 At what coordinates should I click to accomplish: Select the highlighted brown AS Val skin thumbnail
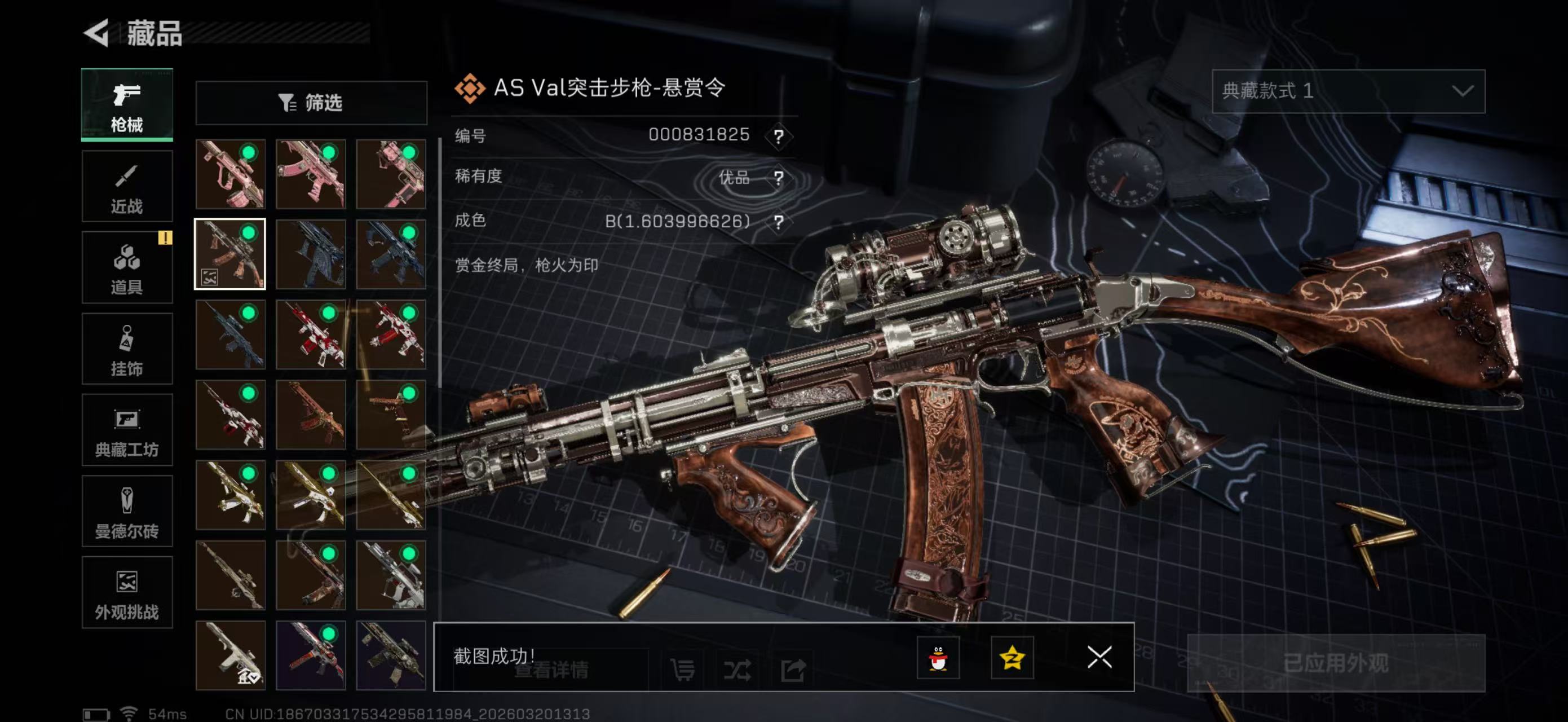[x=230, y=254]
